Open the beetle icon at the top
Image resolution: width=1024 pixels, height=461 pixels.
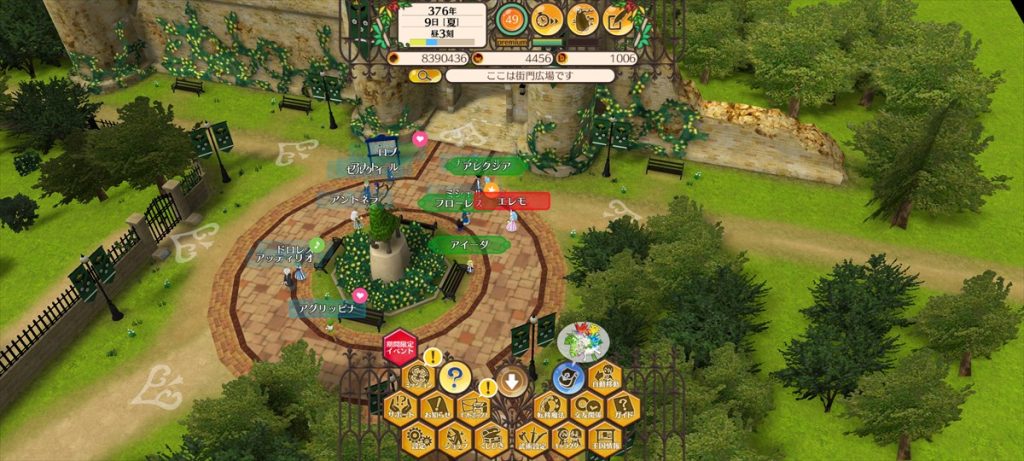(583, 18)
